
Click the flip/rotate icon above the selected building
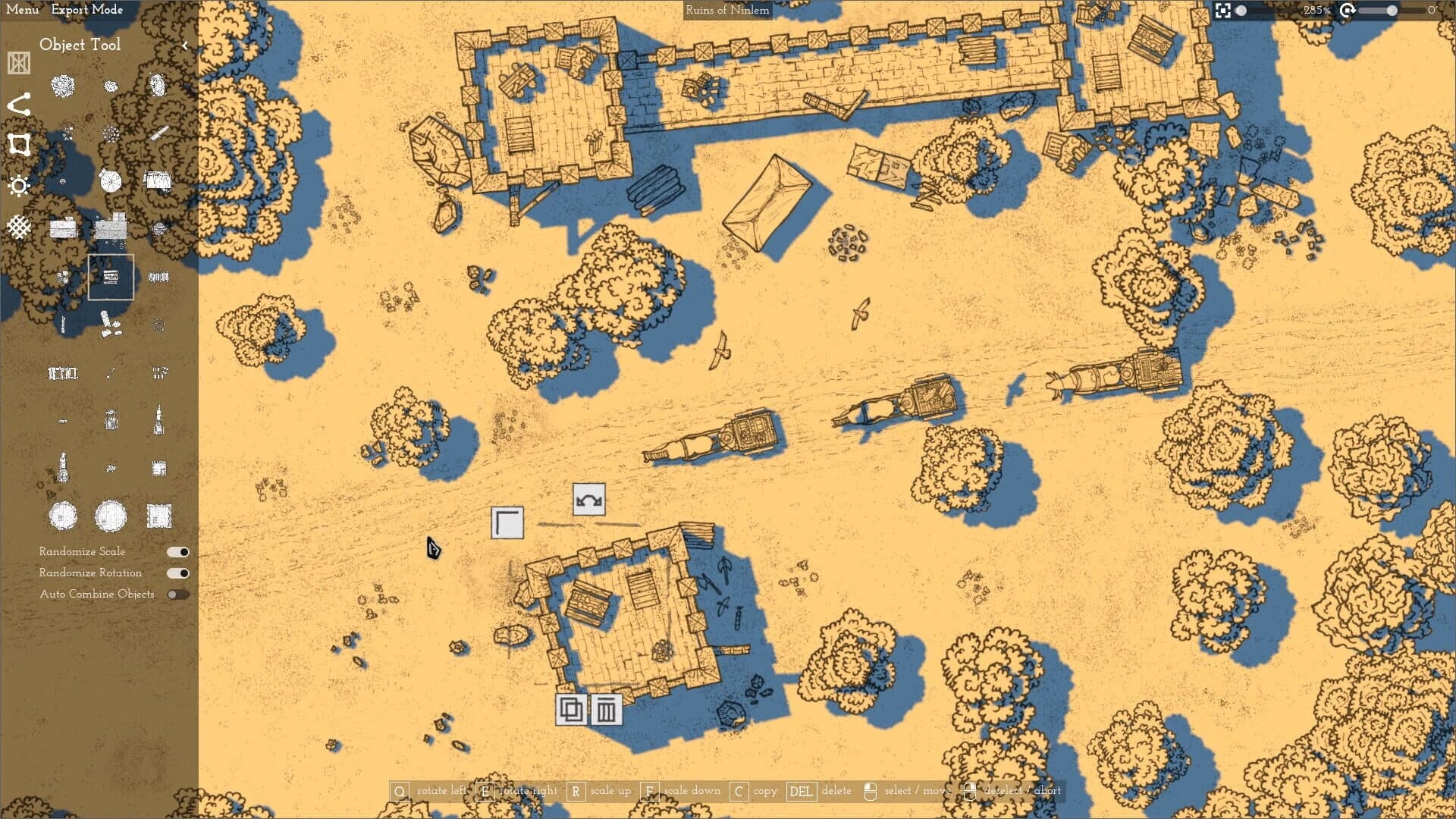pyautogui.click(x=588, y=500)
